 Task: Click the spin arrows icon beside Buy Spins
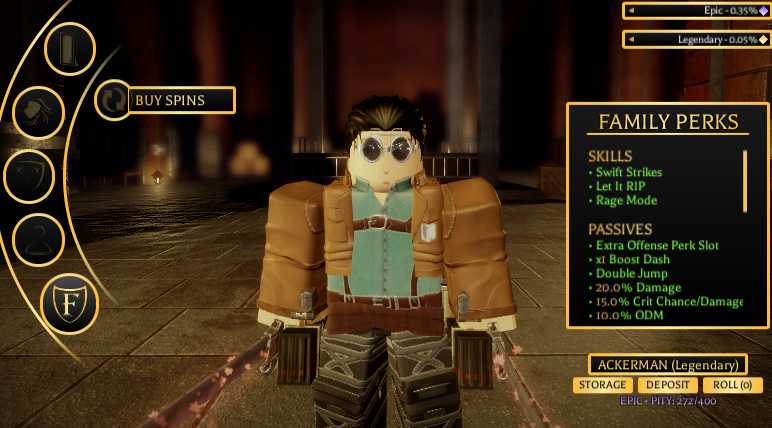click(x=113, y=100)
